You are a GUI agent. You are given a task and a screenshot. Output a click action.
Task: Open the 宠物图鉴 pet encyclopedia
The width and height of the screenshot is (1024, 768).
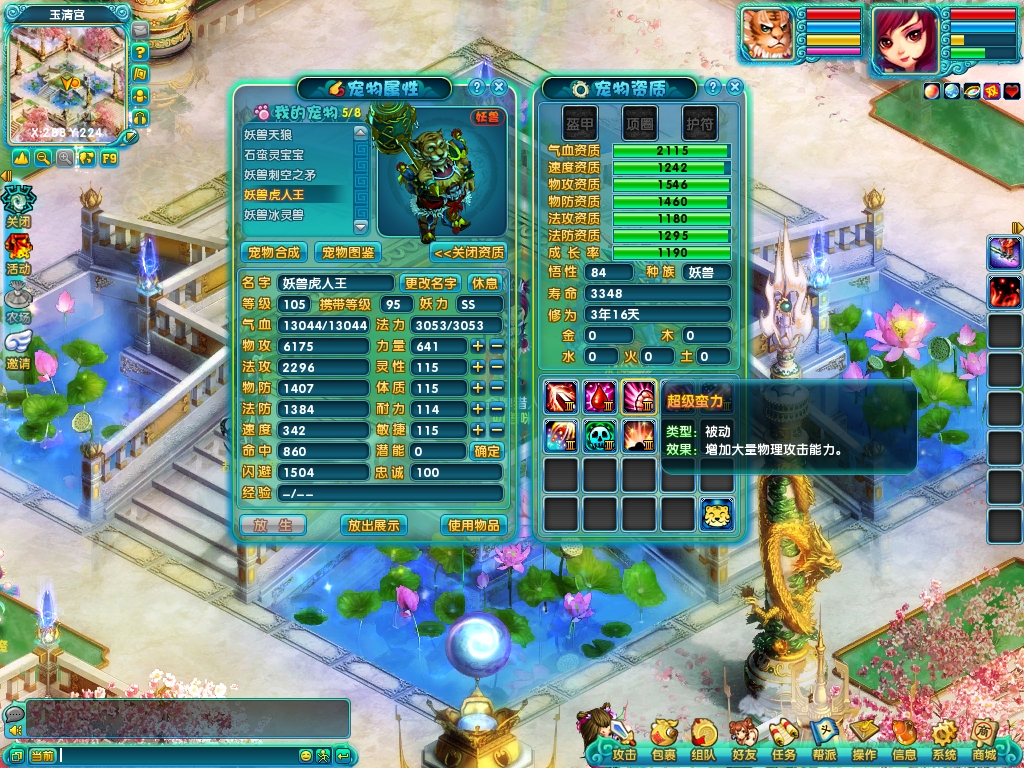348,252
